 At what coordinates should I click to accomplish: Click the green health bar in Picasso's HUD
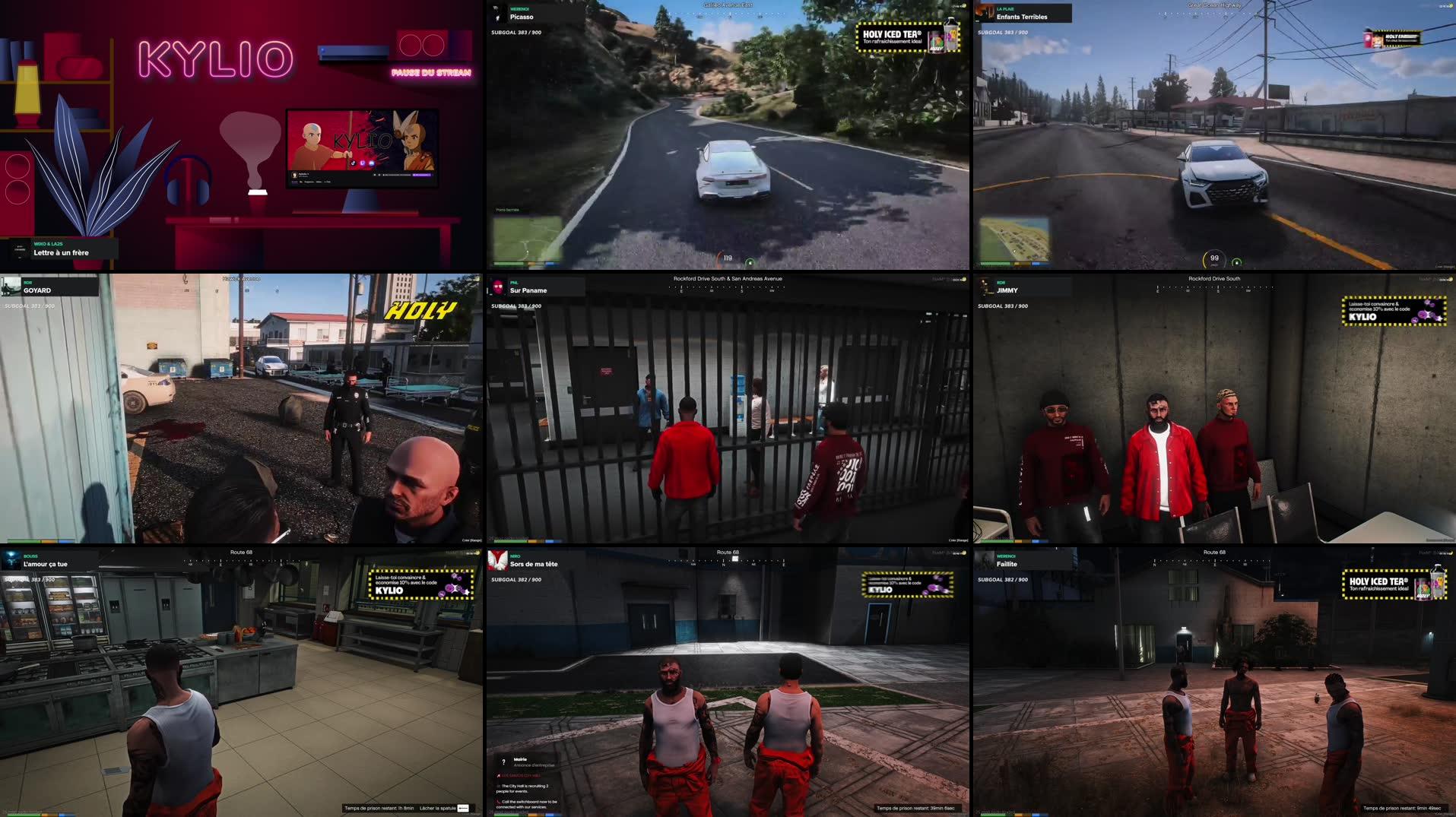509,262
